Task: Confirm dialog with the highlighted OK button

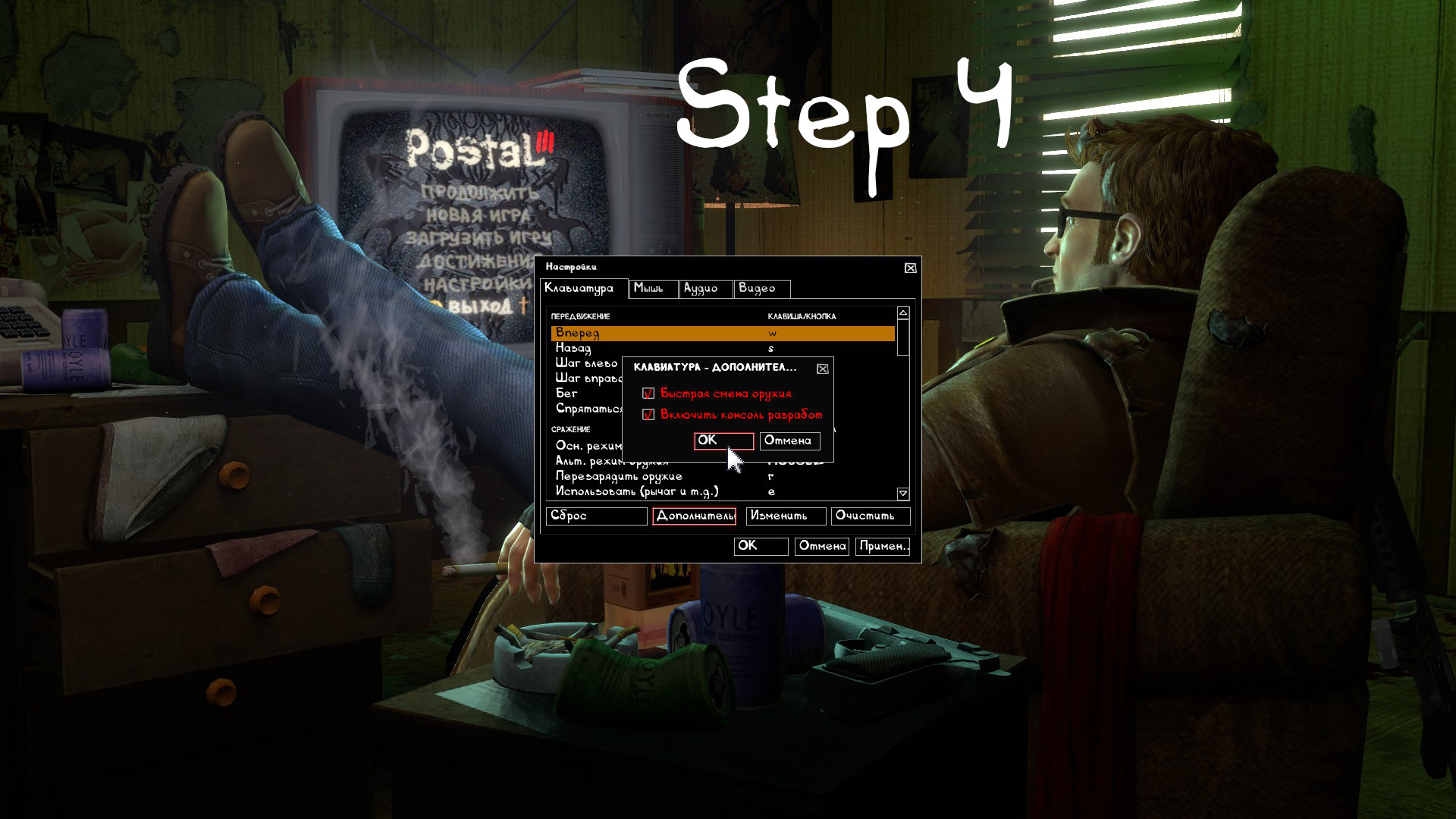Action: point(722,441)
